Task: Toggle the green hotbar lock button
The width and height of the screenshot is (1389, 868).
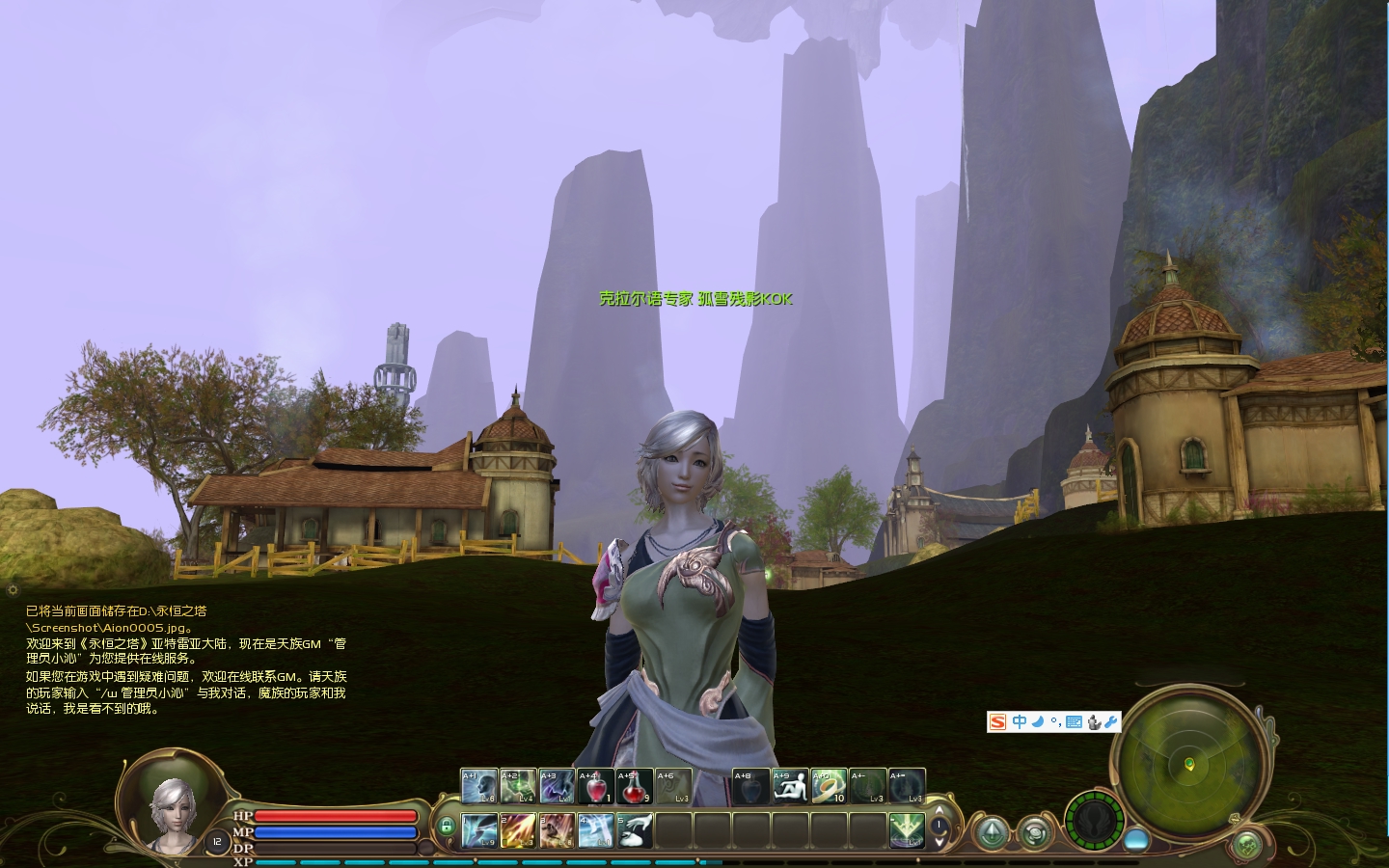Action: click(x=446, y=827)
